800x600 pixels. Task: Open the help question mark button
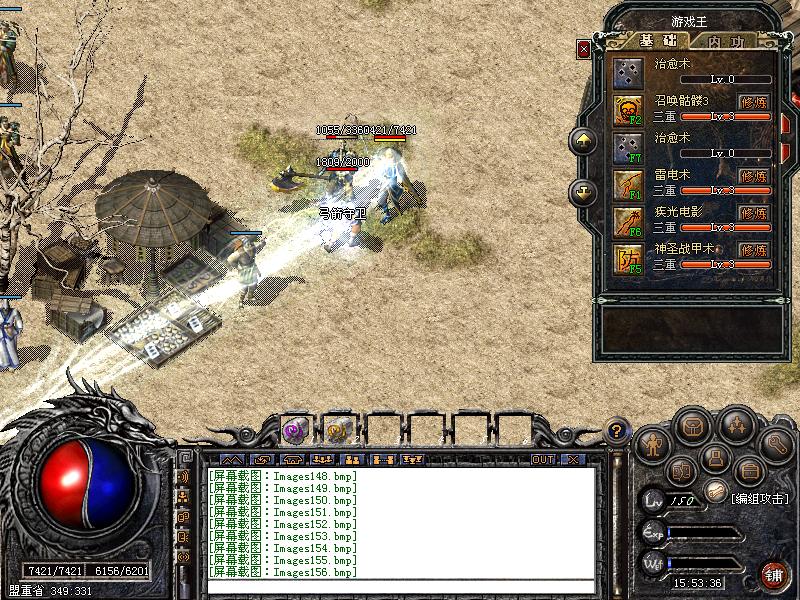(x=619, y=432)
